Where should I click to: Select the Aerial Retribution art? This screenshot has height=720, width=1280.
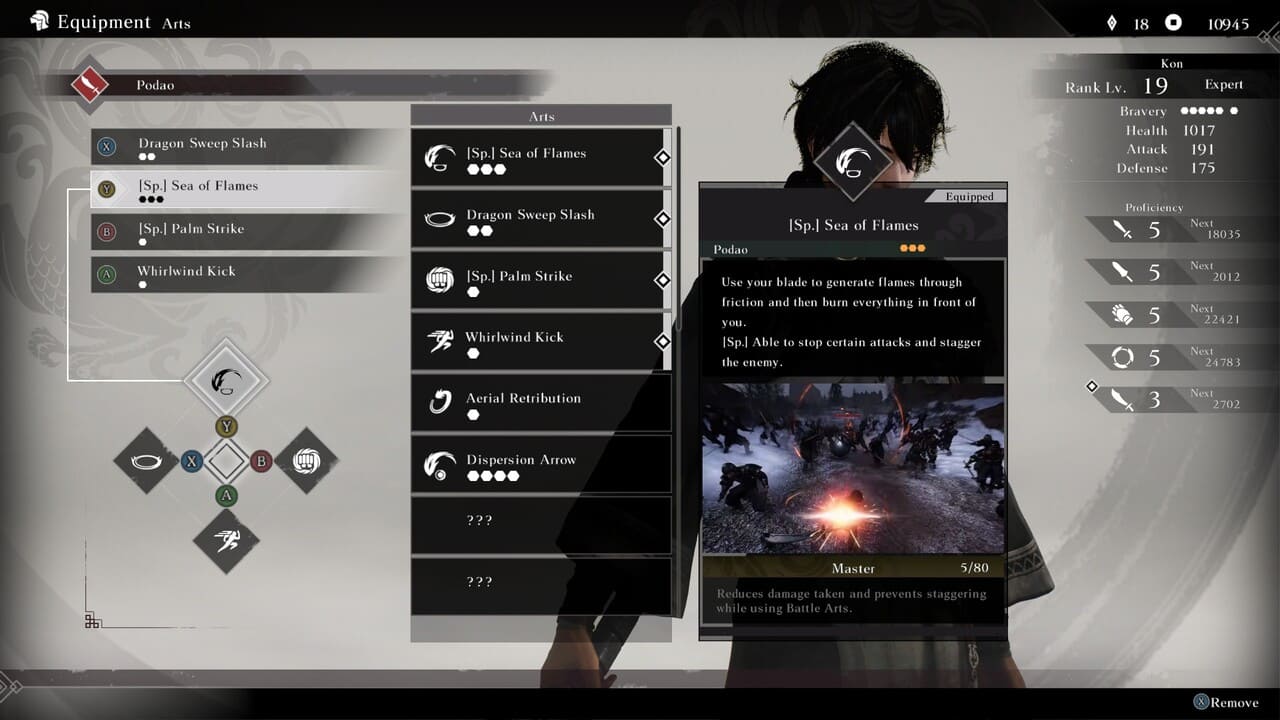(540, 403)
